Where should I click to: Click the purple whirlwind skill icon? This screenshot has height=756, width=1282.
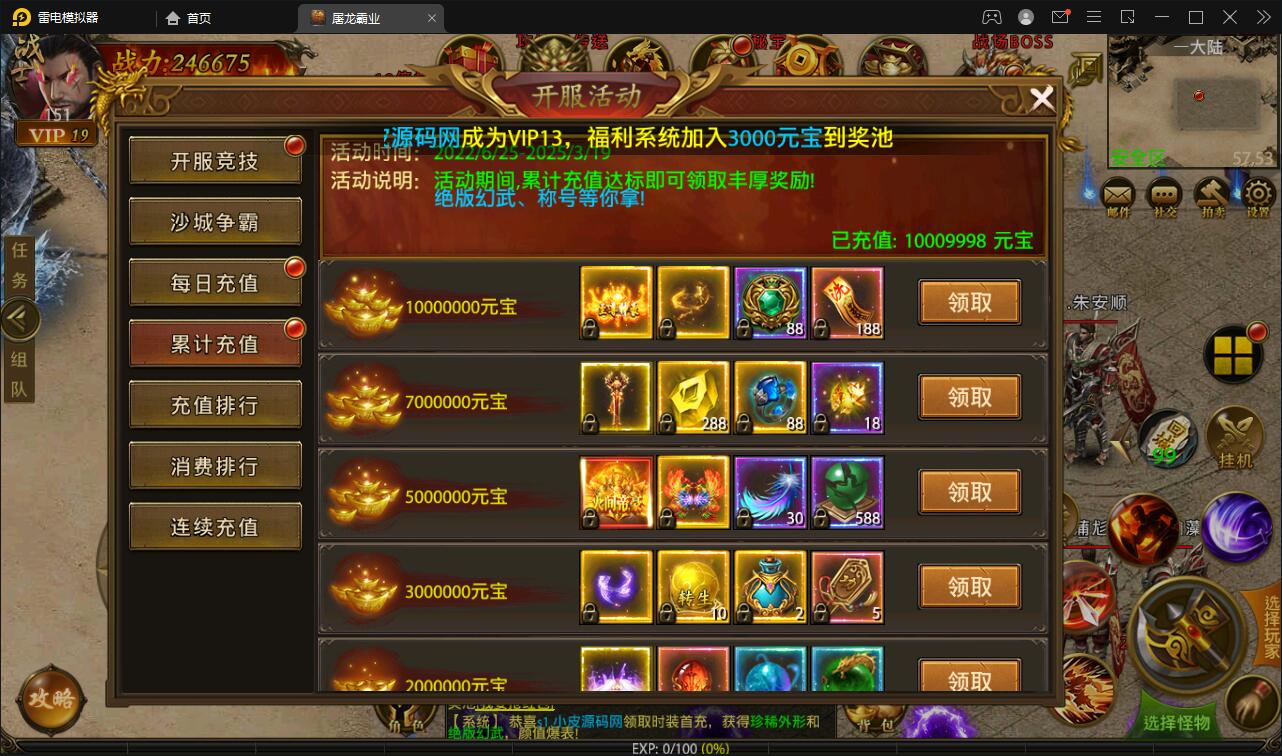point(1237,528)
